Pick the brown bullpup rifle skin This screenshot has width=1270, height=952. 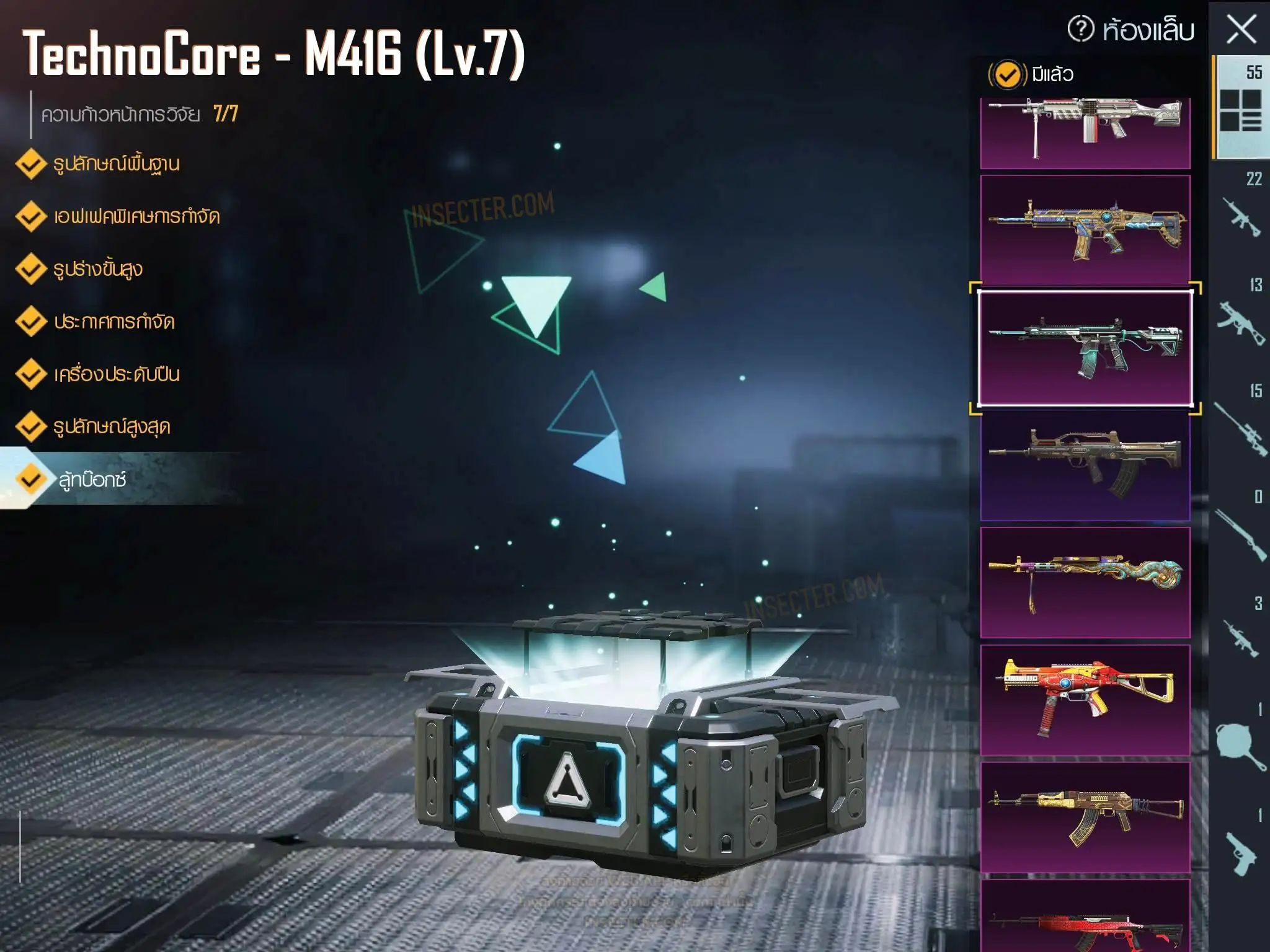[x=1085, y=465]
